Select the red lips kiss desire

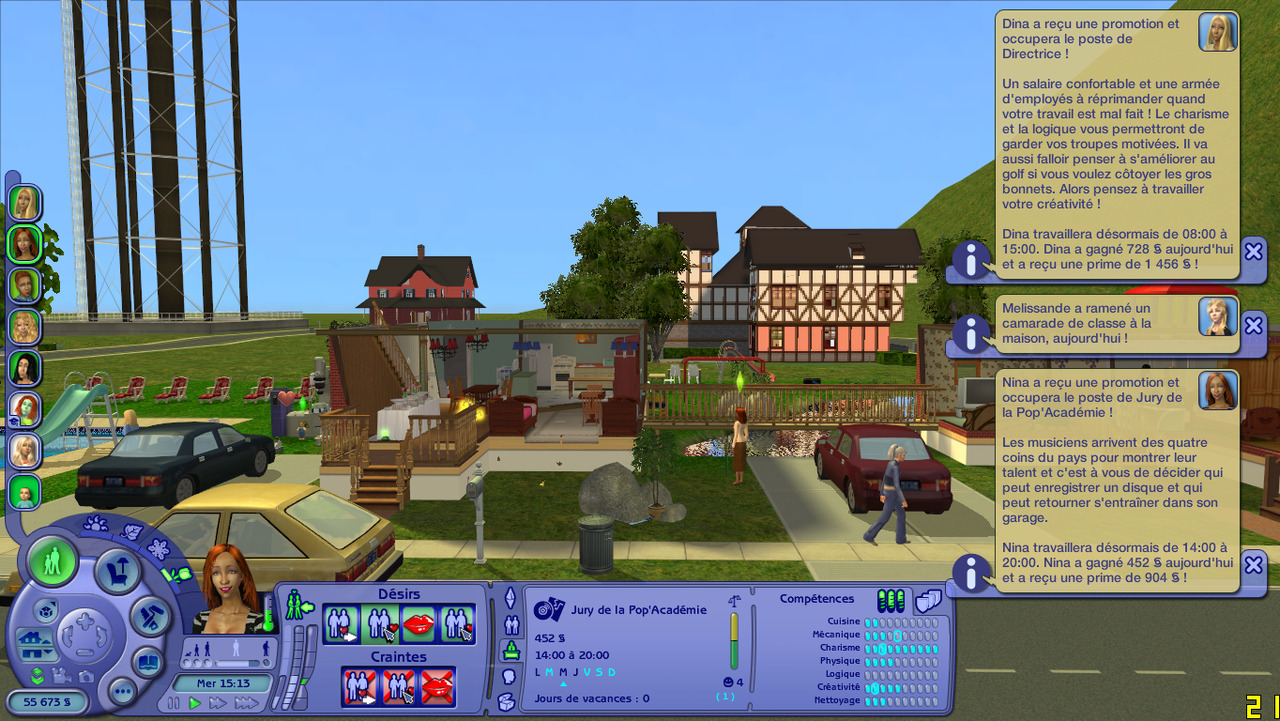(418, 625)
